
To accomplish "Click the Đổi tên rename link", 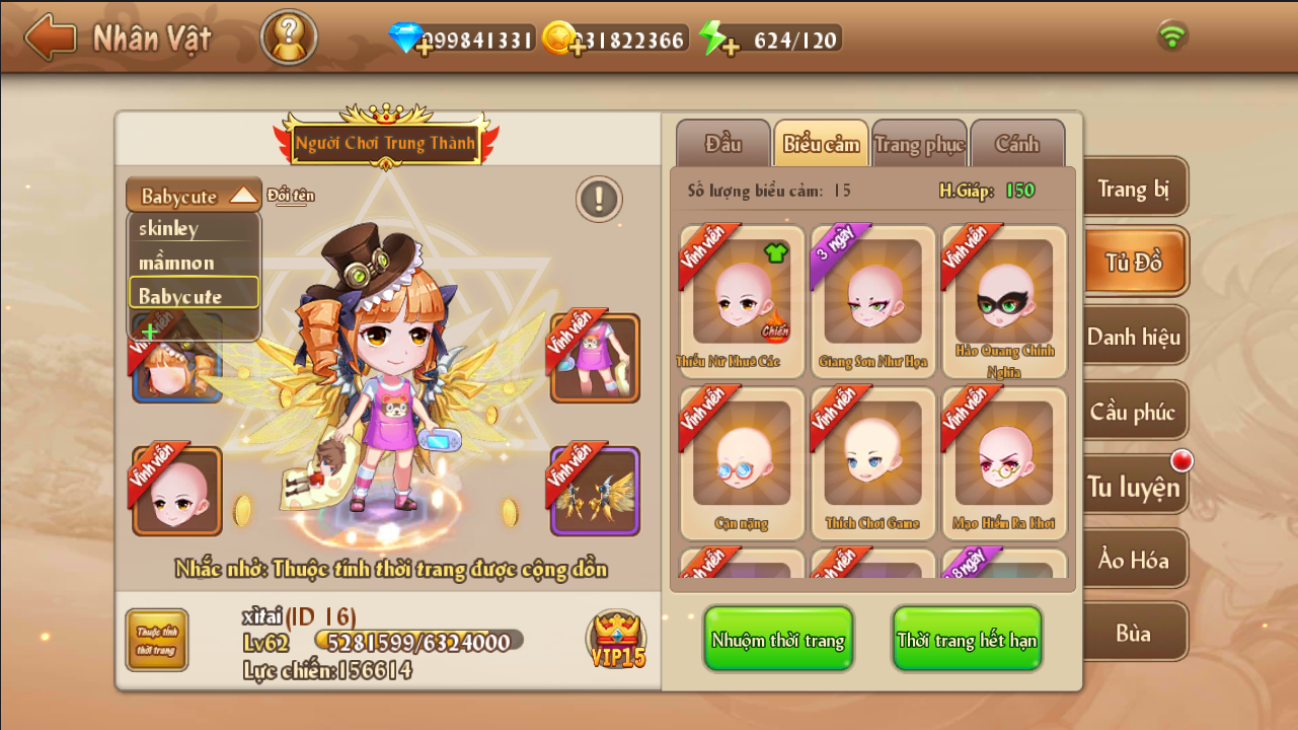I will click(291, 195).
